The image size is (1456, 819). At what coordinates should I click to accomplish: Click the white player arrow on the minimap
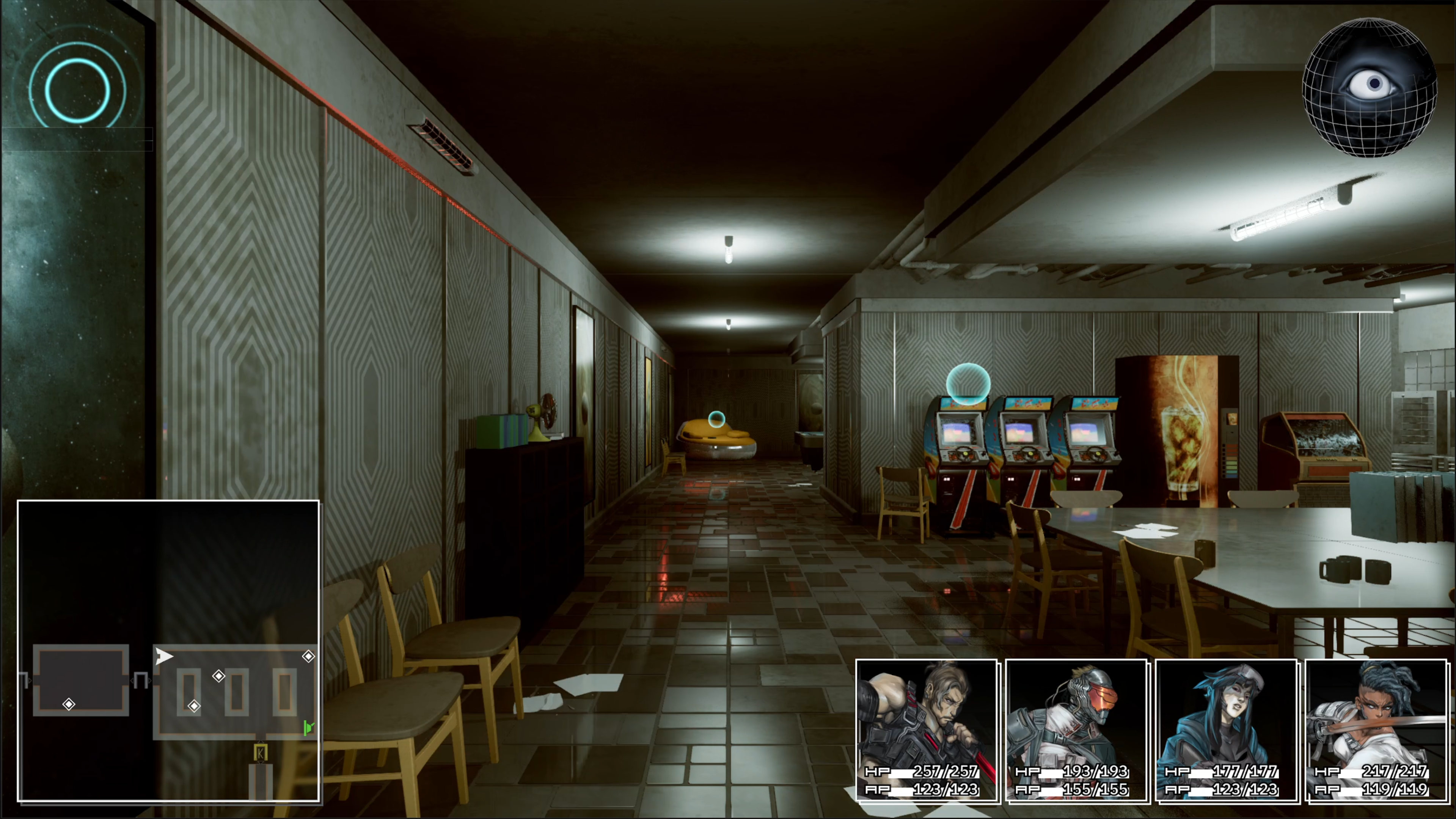(163, 656)
